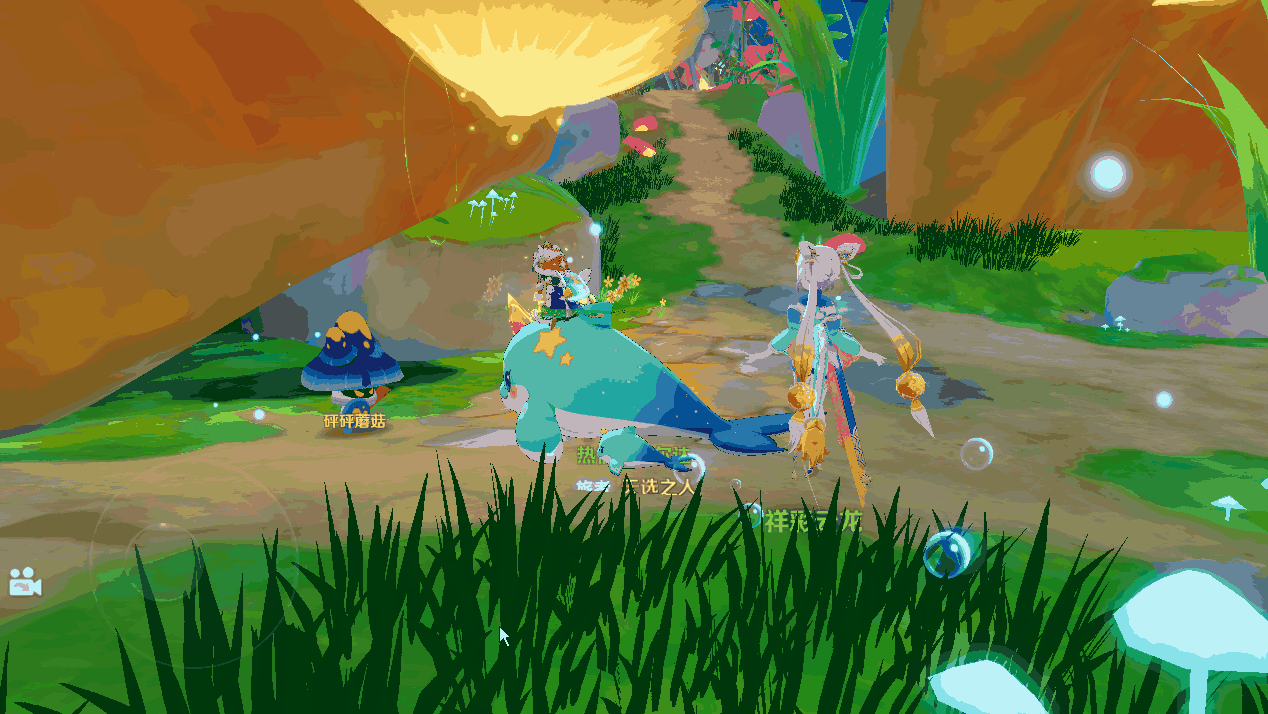This screenshot has height=714, width=1268.
Task: Tap the virtual joystick's inner thumb circle
Action: (166, 562)
